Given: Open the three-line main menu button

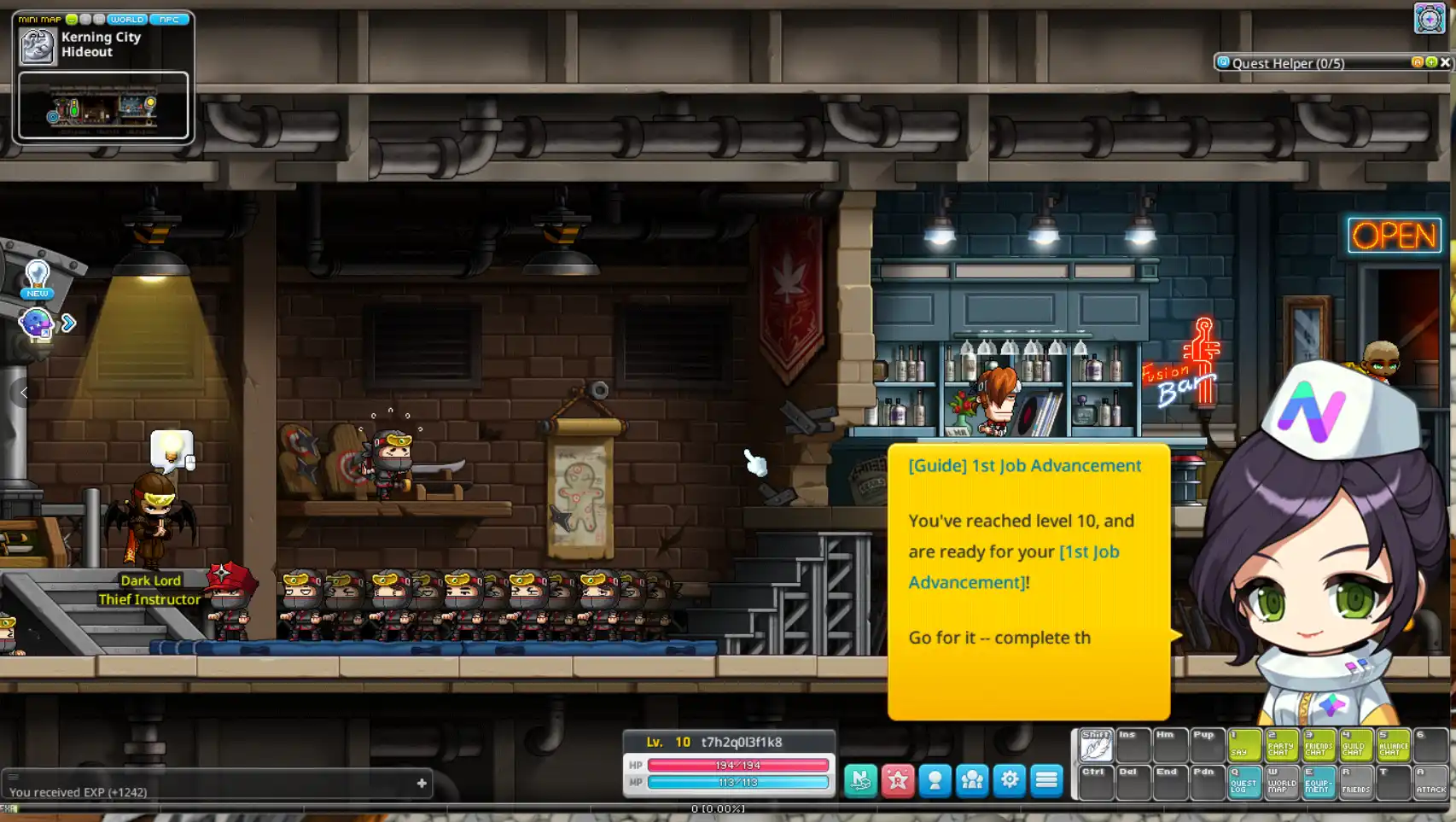Looking at the screenshot, I should (x=1046, y=779).
